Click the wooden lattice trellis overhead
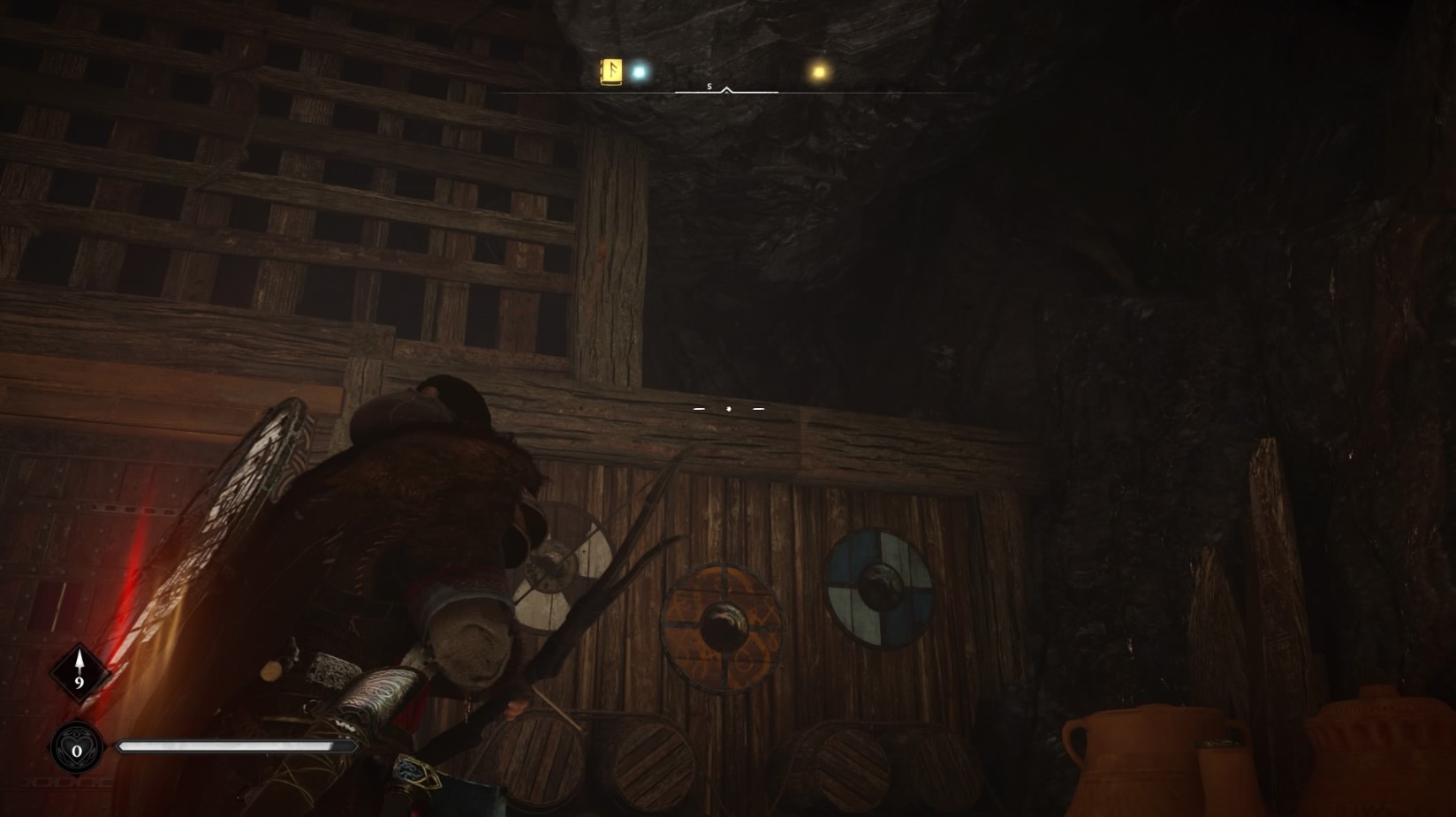Viewport: 1456px width, 817px height. tap(265, 177)
